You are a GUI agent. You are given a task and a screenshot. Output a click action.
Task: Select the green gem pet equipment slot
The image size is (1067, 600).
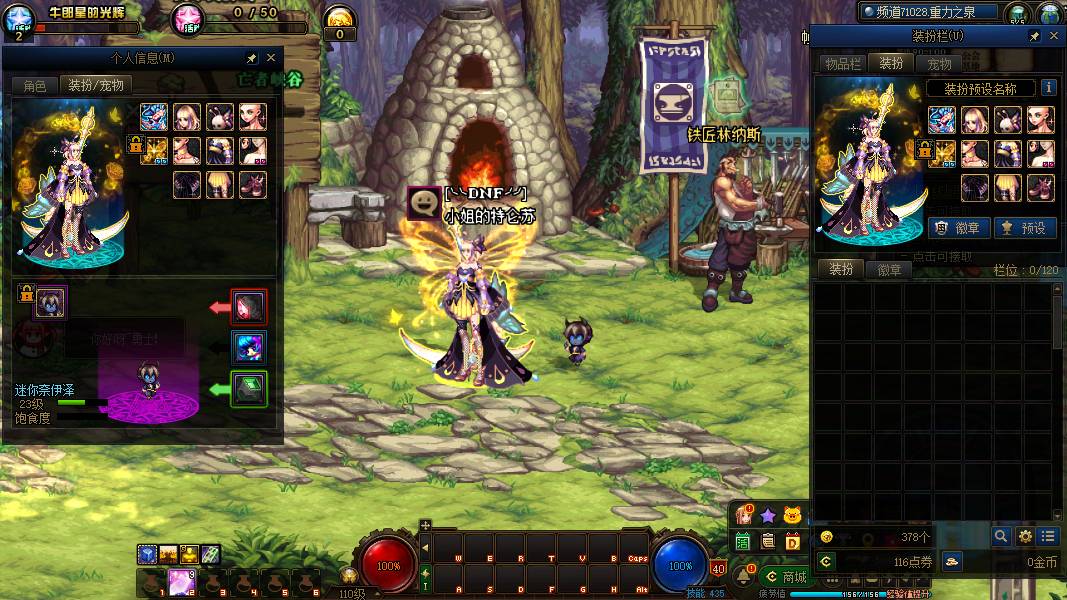click(248, 388)
